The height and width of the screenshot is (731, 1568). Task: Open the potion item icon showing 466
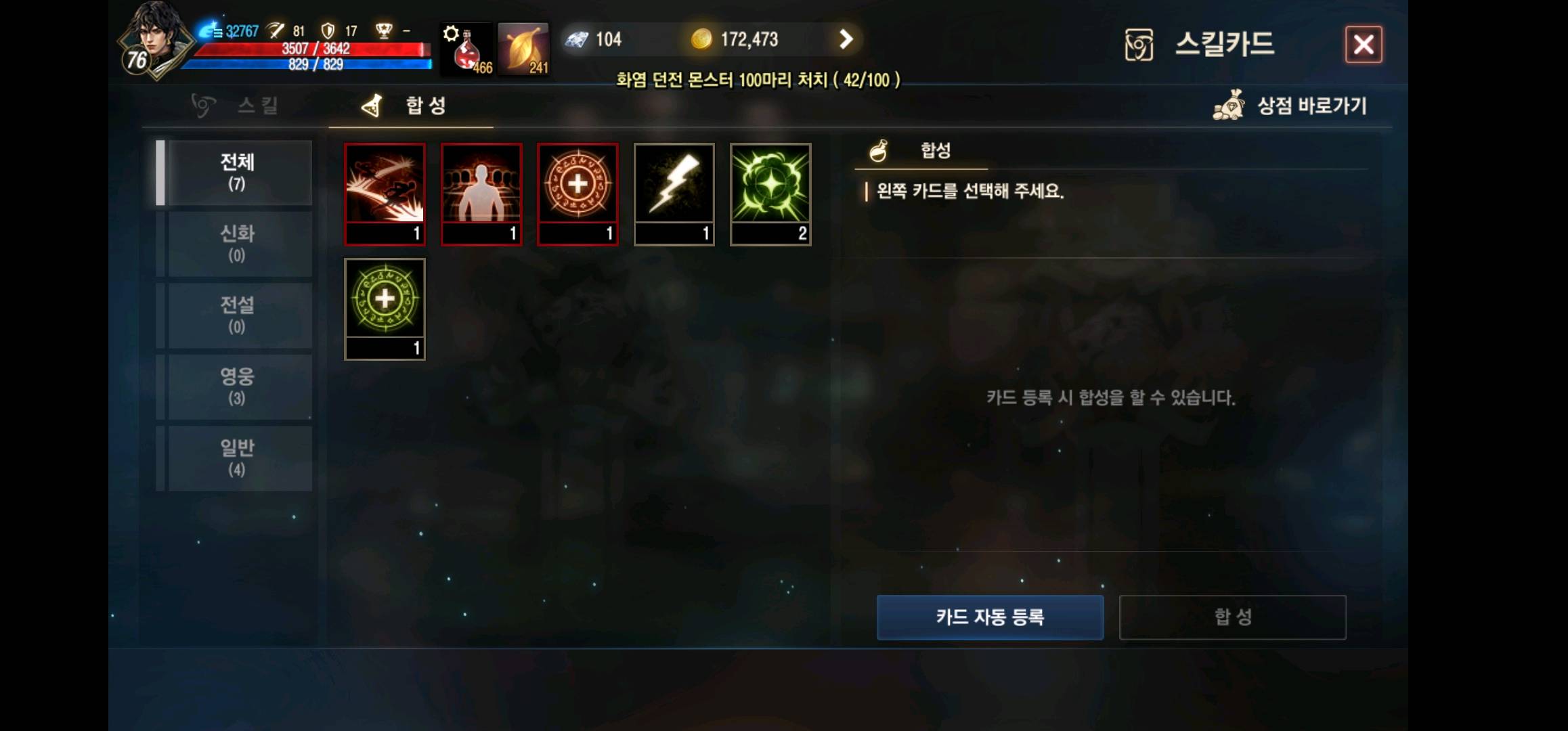pyautogui.click(x=467, y=49)
